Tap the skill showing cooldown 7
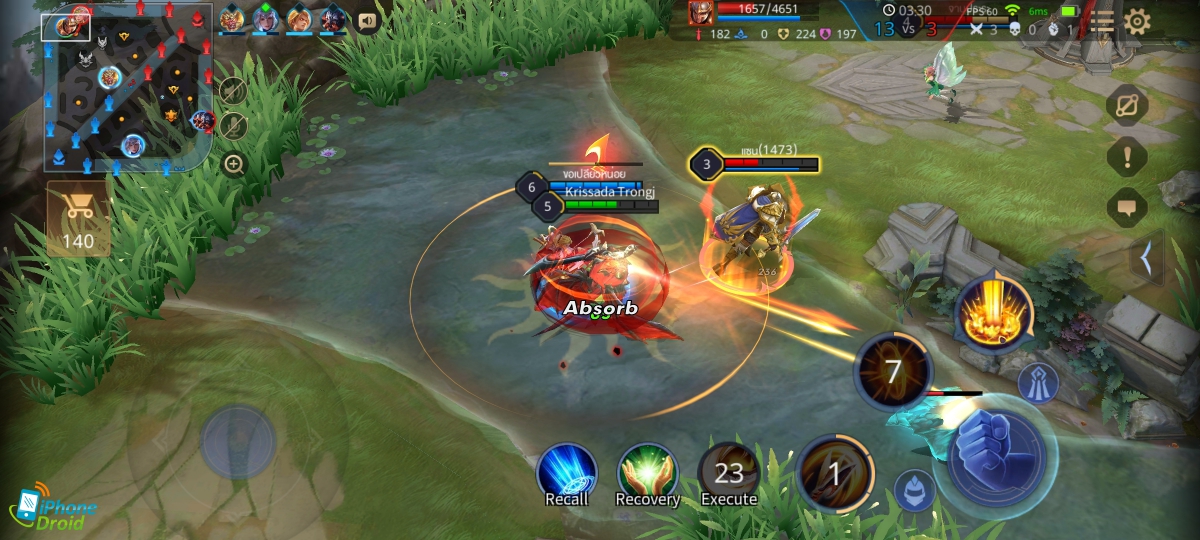1200x540 pixels. point(893,372)
